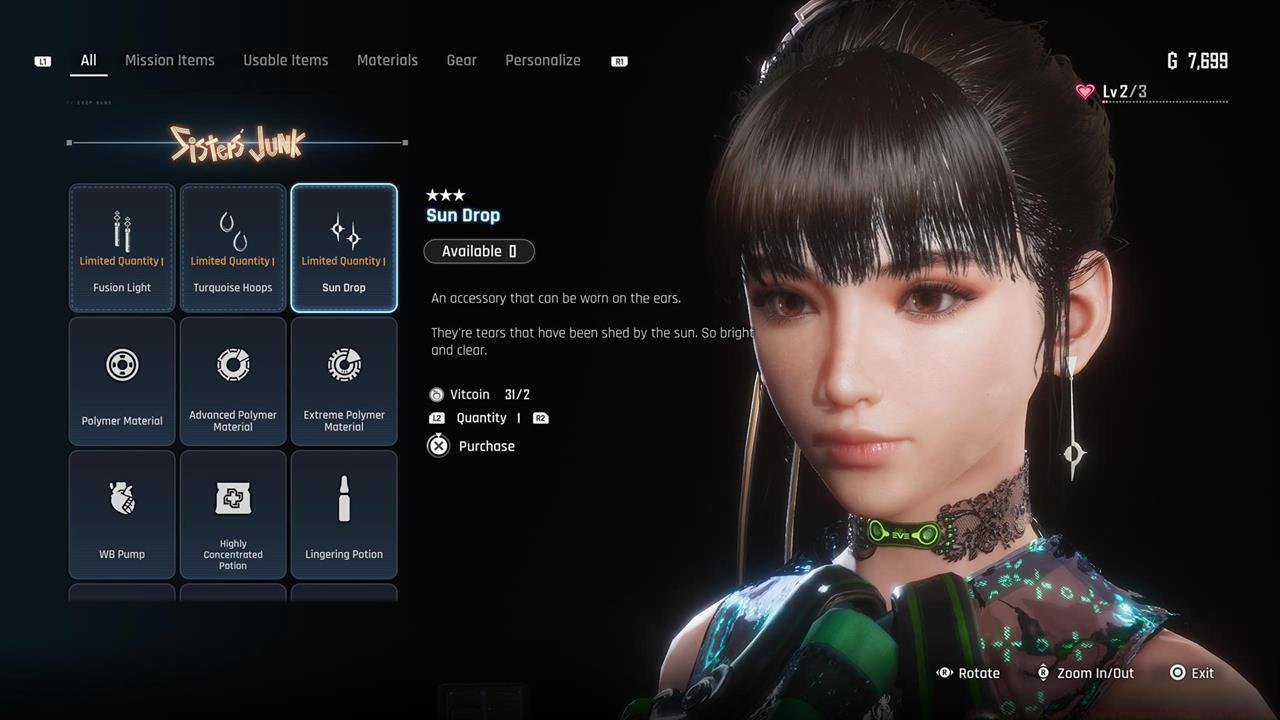This screenshot has width=1280, height=720.
Task: Open the Gear tab
Action: [461, 60]
